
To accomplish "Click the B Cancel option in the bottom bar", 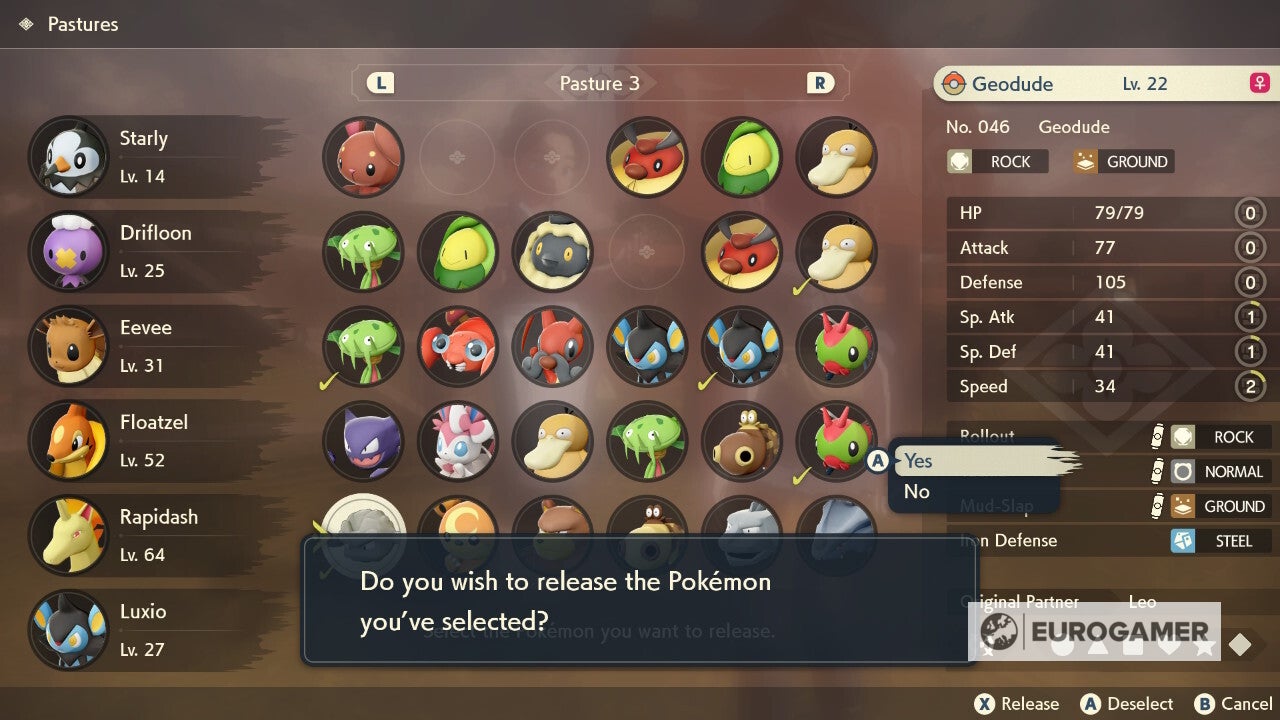I will (1234, 703).
